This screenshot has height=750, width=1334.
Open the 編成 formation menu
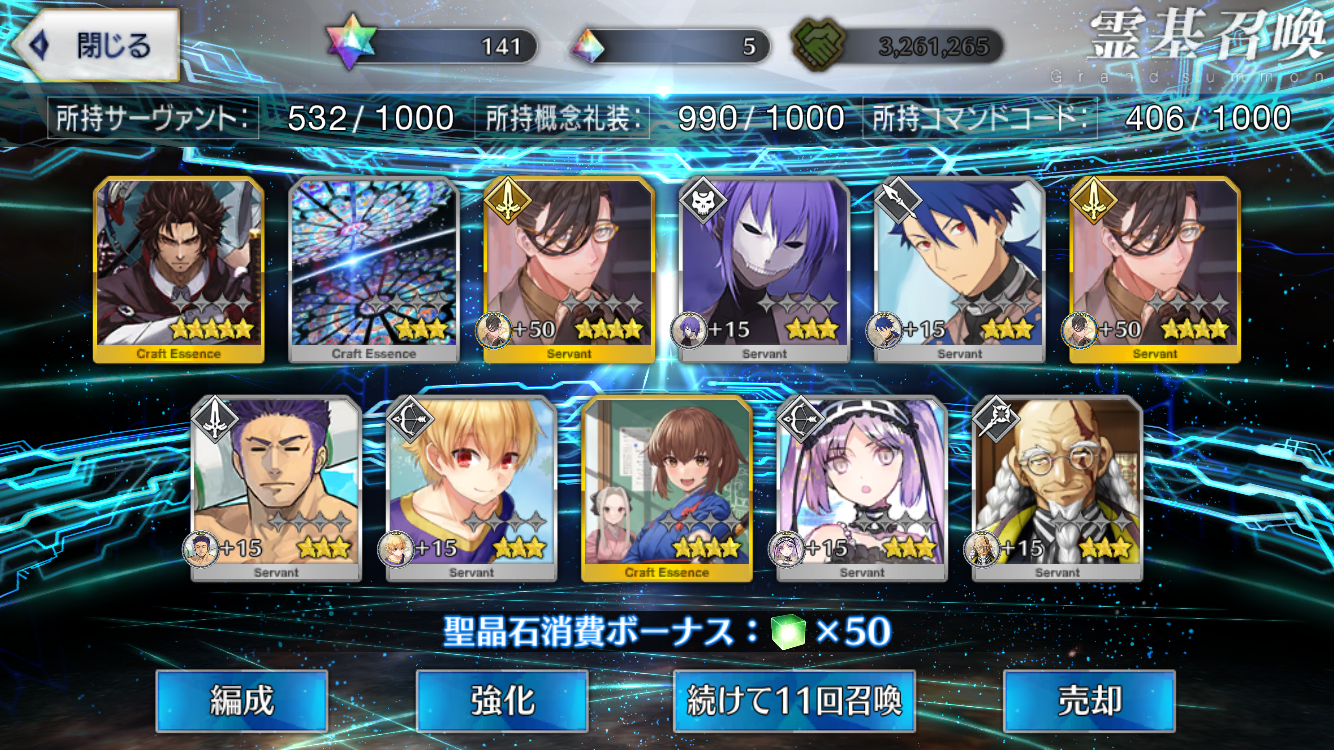pos(241,701)
